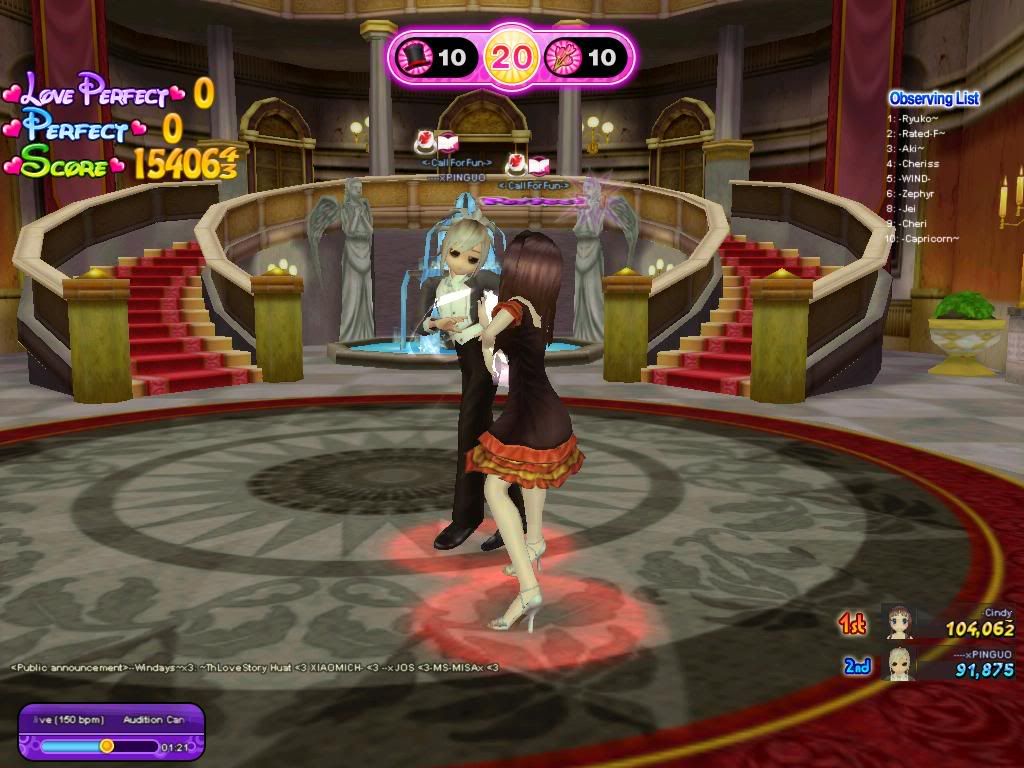Click observer Cheri's name
This screenshot has width=1024, height=768.
click(x=918, y=223)
